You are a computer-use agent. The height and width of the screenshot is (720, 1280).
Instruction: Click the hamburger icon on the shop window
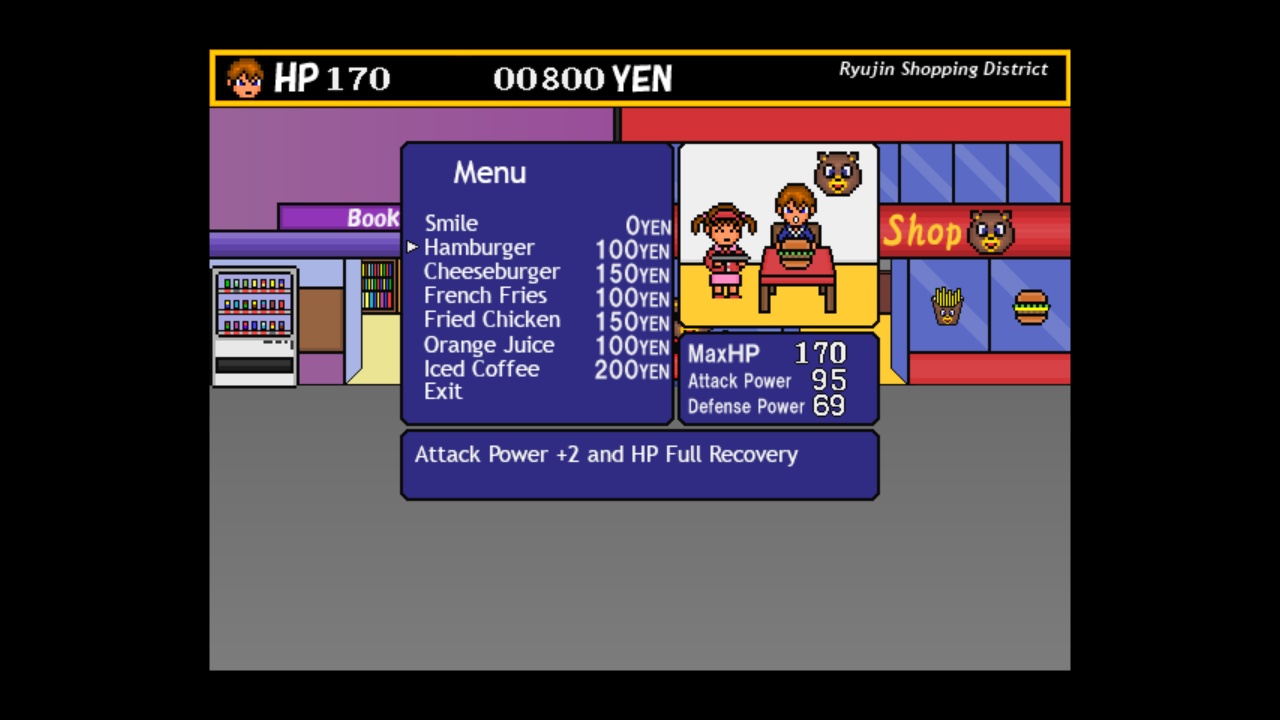coord(1030,309)
